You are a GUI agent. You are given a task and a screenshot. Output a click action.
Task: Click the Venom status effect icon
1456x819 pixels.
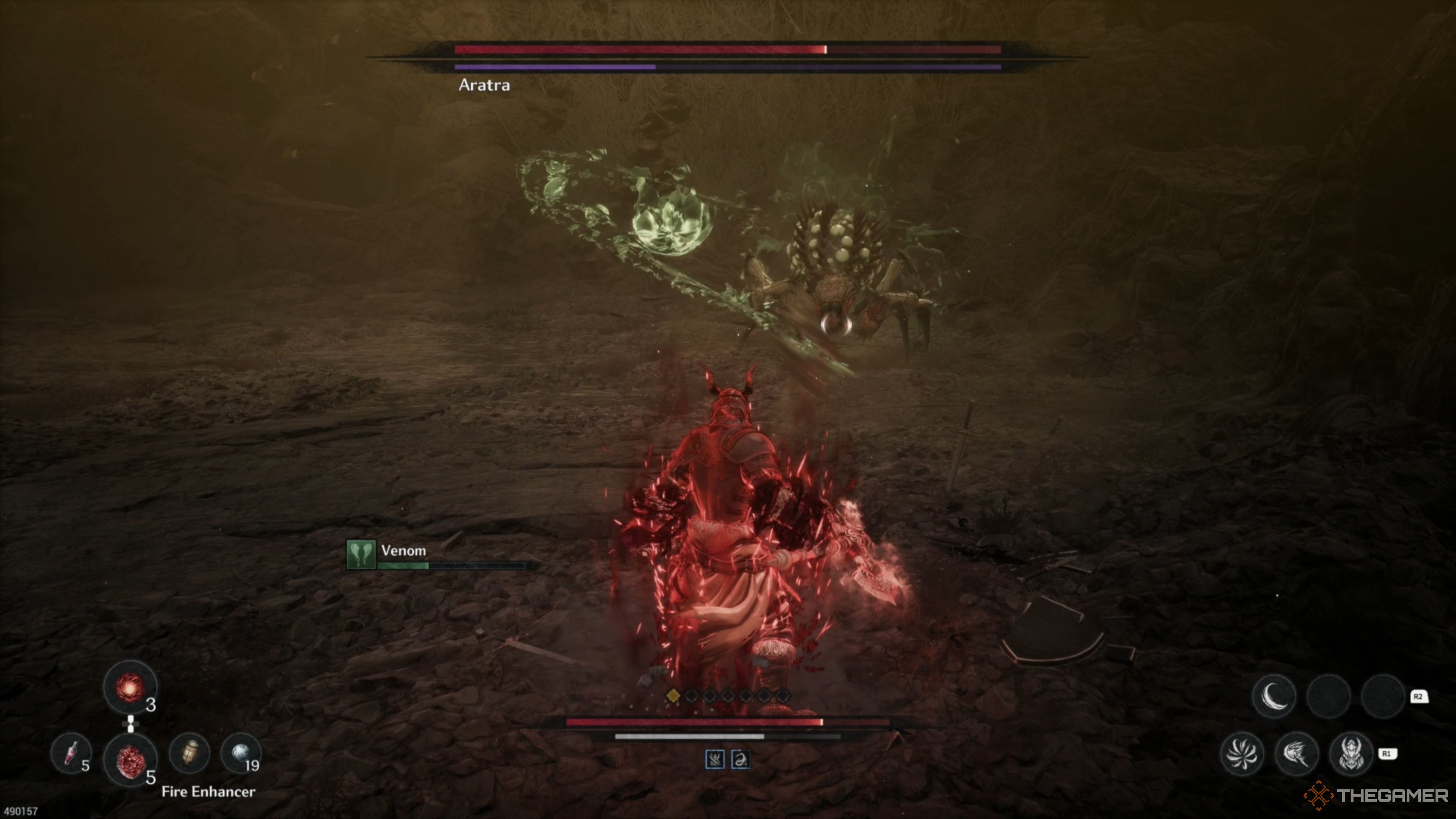pos(361,554)
